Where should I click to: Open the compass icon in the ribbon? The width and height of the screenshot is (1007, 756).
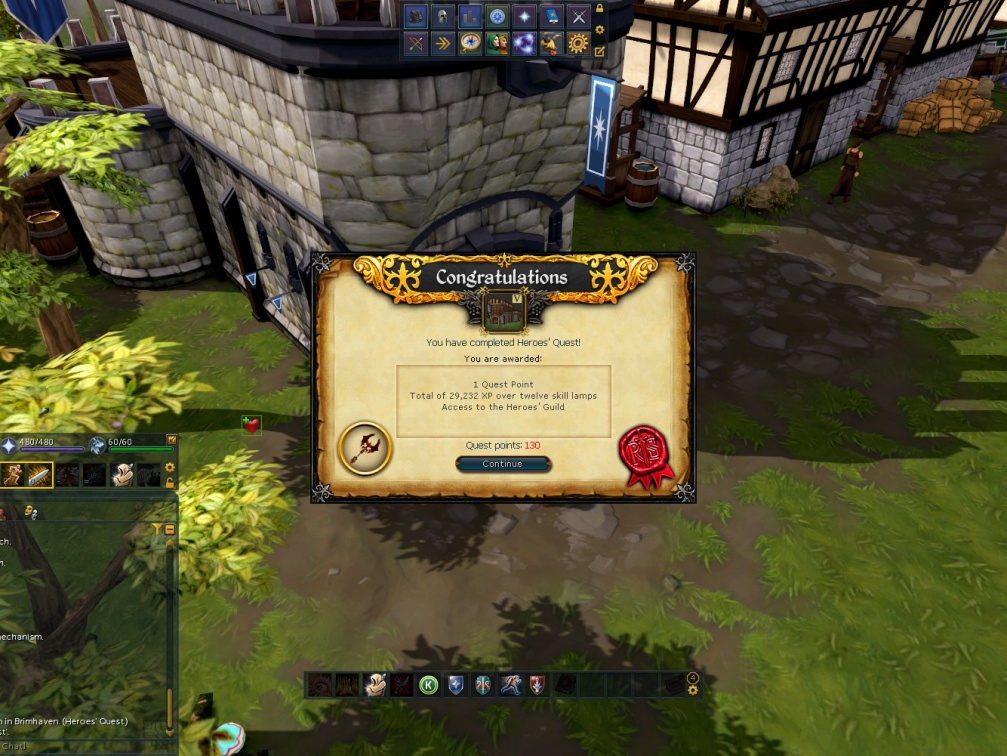[469, 43]
